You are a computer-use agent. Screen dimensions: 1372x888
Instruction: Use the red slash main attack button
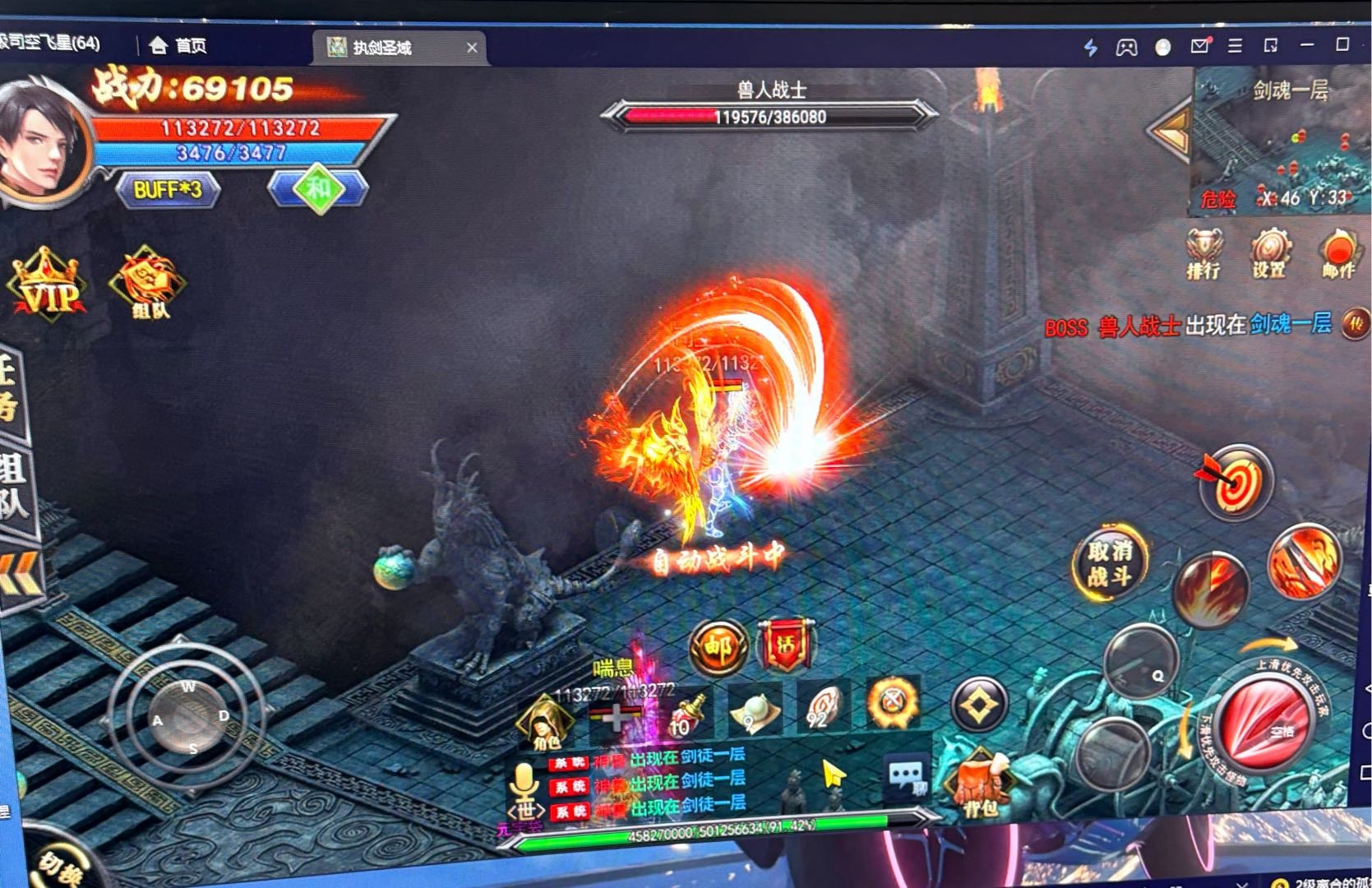(x=1266, y=721)
